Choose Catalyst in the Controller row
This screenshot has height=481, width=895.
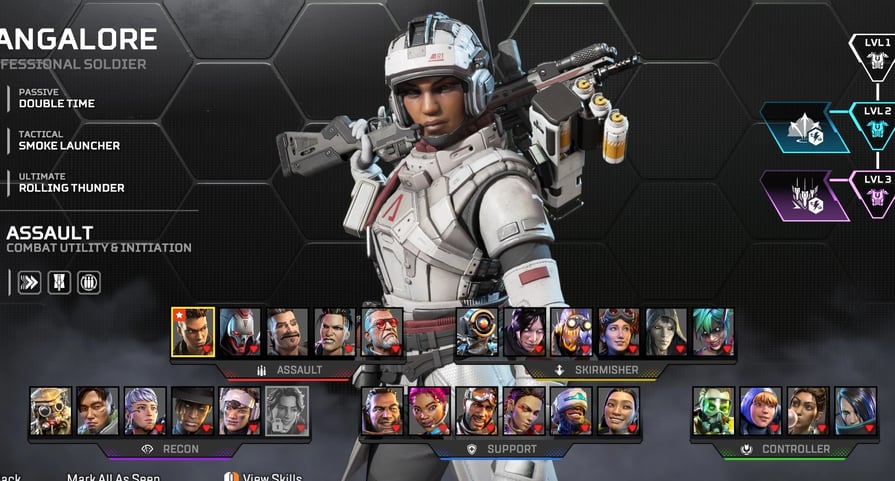click(x=855, y=410)
